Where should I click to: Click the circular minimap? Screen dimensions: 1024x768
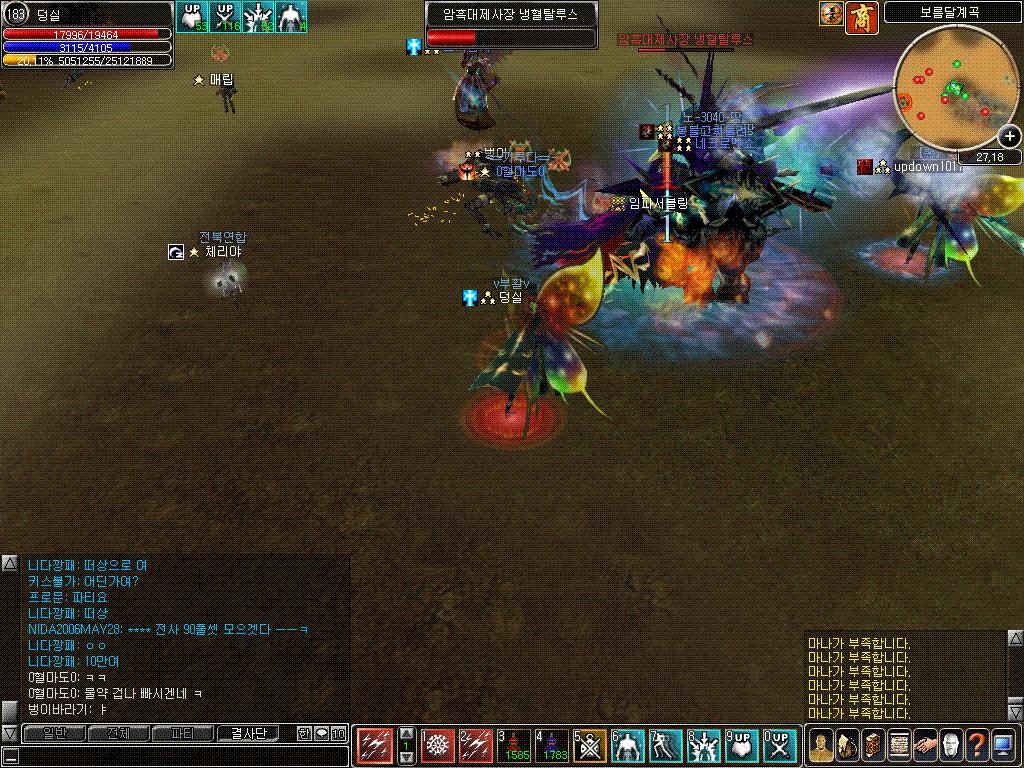pyautogui.click(x=950, y=95)
